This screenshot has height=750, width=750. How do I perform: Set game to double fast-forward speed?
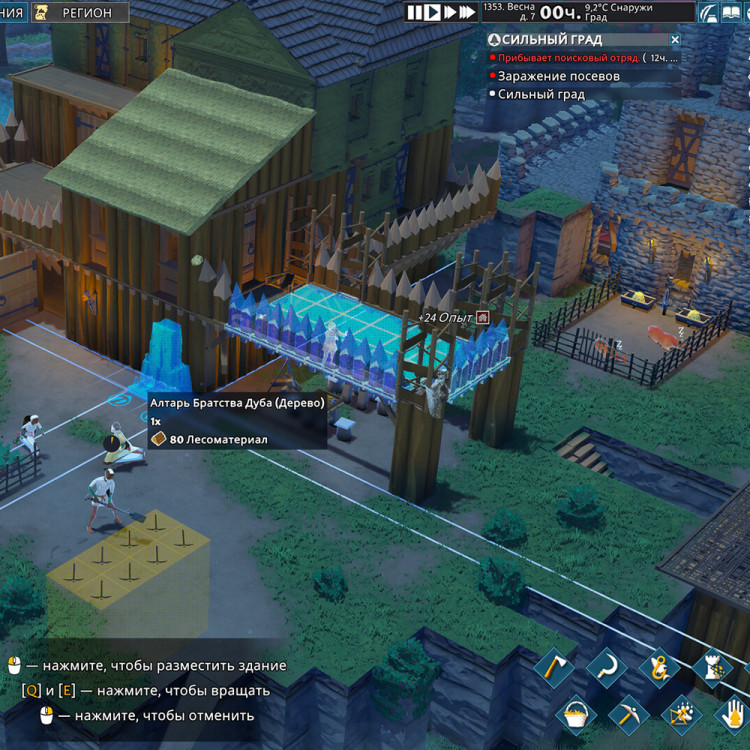(x=450, y=12)
